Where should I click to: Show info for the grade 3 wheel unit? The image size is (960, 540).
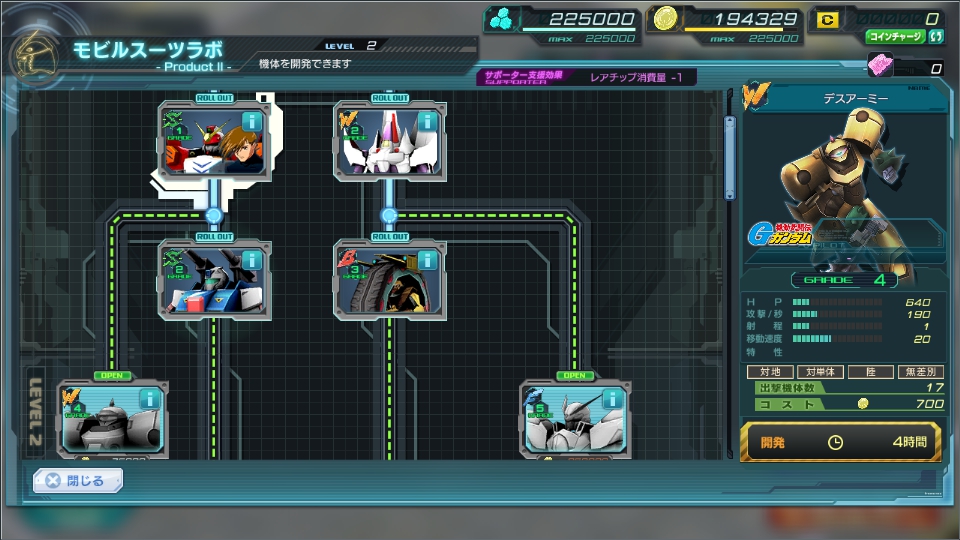click(x=428, y=259)
